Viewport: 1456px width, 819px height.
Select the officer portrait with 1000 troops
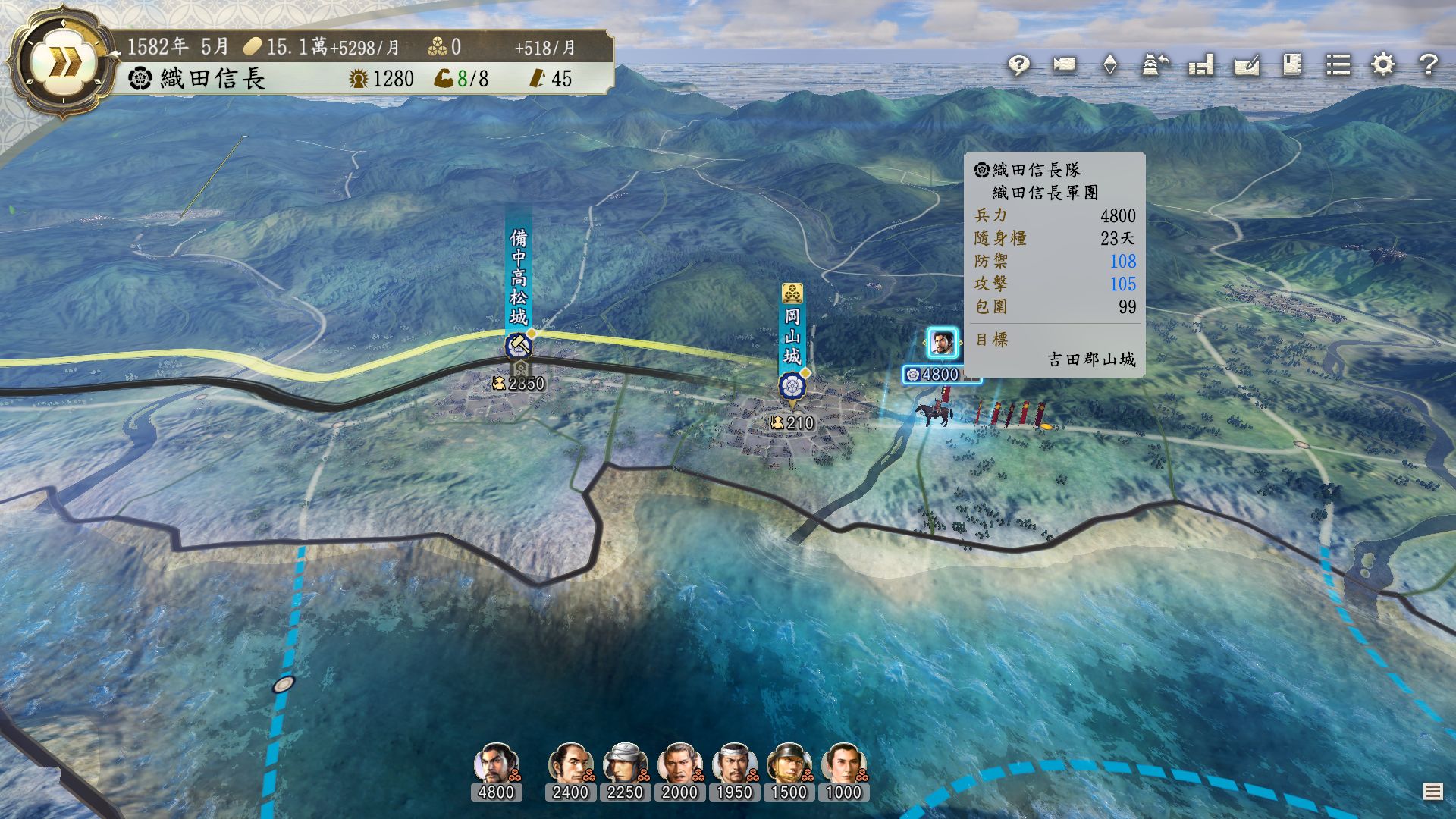click(x=843, y=764)
